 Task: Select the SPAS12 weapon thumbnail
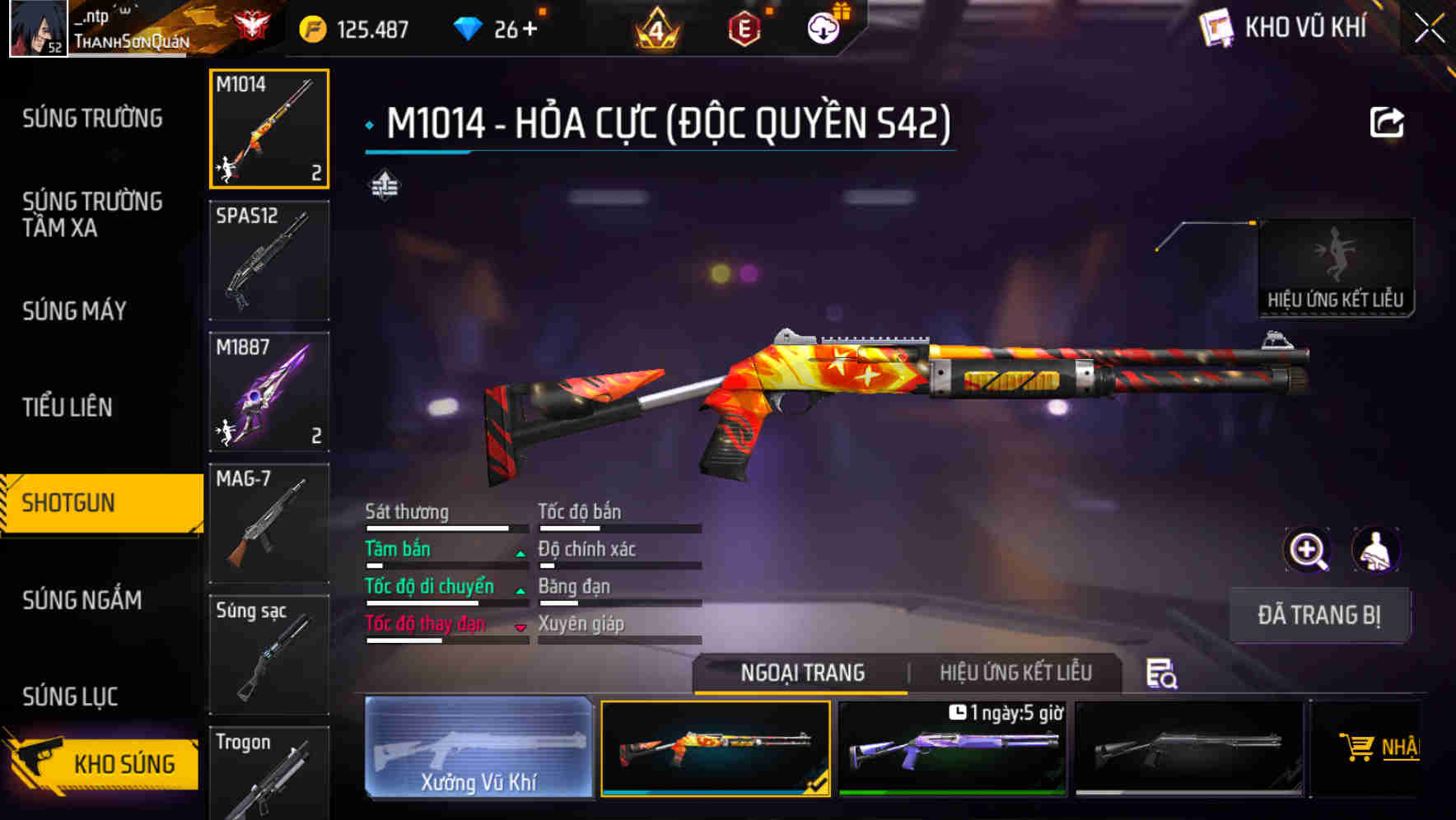(x=268, y=259)
